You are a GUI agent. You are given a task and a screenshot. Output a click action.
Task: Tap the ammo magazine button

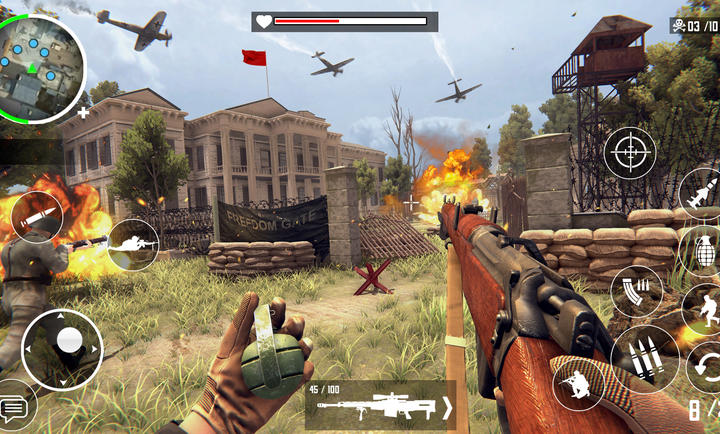click(x=636, y=292)
